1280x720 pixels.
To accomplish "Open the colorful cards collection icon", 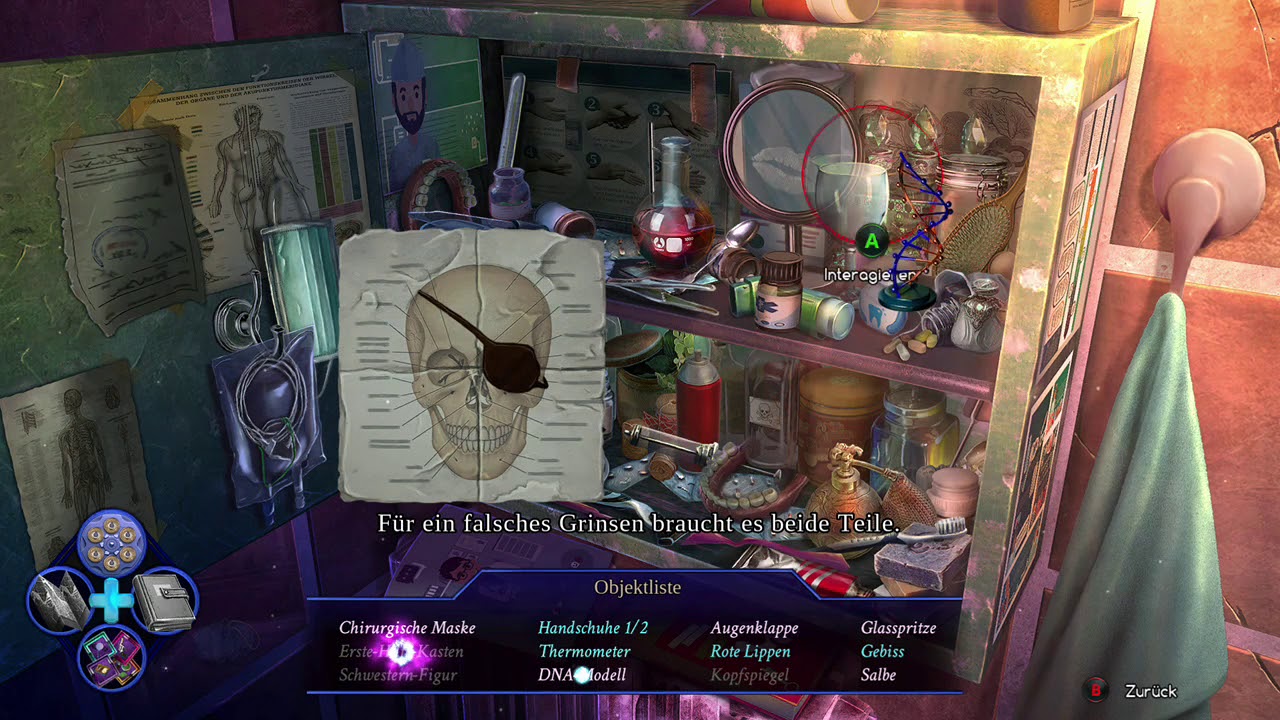I will [x=111, y=657].
